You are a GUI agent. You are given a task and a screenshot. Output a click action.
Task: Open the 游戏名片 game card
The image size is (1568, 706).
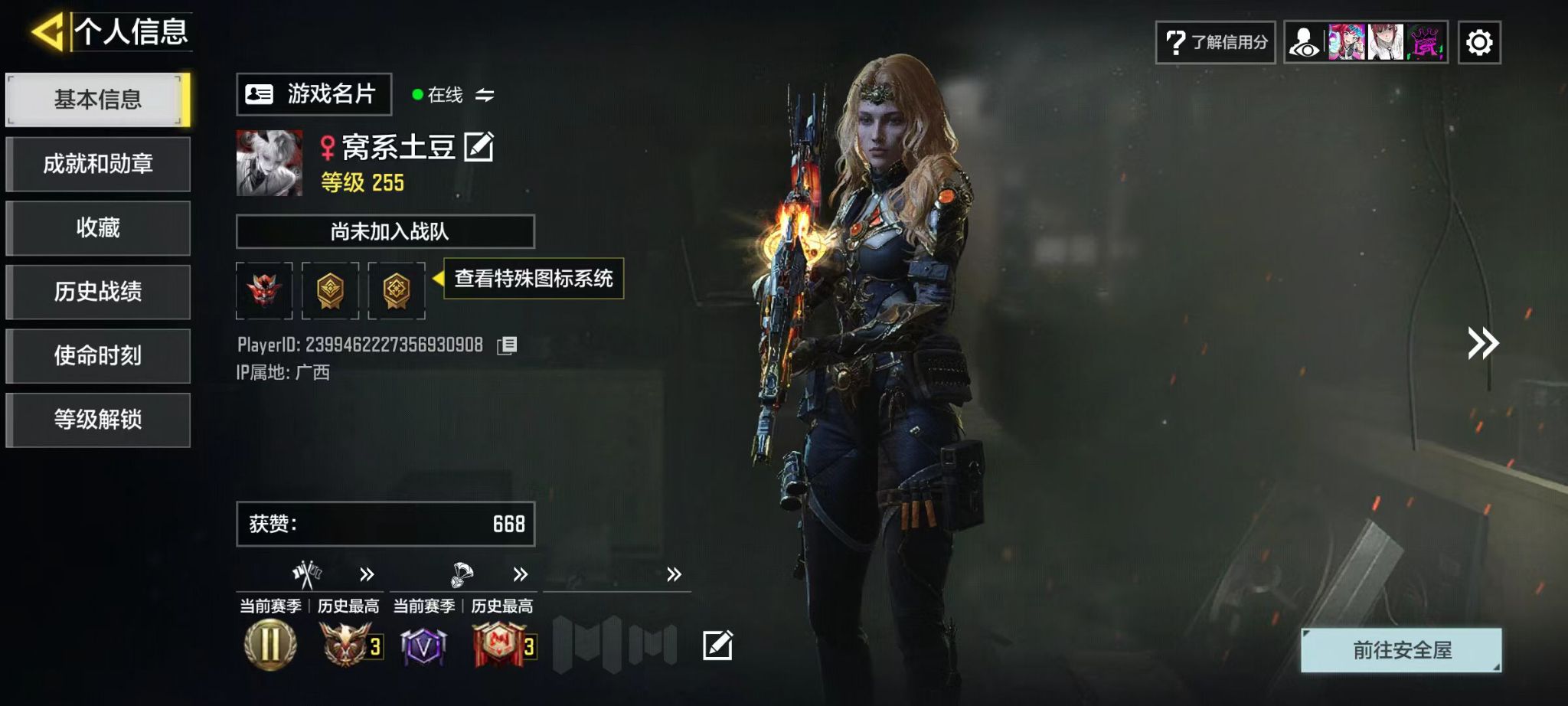click(x=313, y=94)
